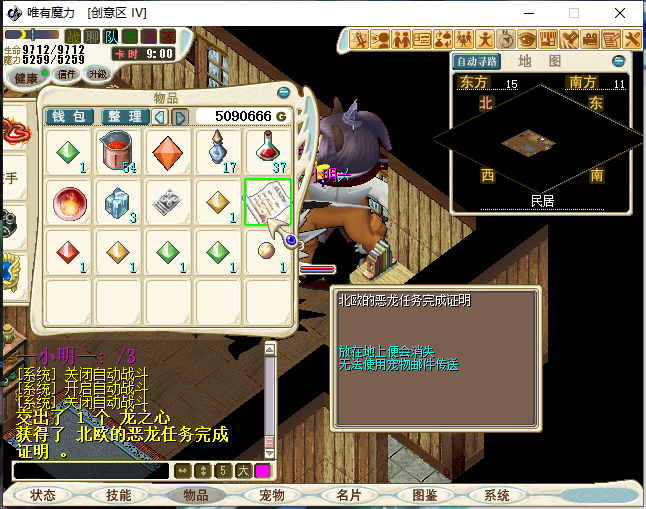Click the chat text input box
This screenshot has height=509, width=646.
[x=90, y=470]
